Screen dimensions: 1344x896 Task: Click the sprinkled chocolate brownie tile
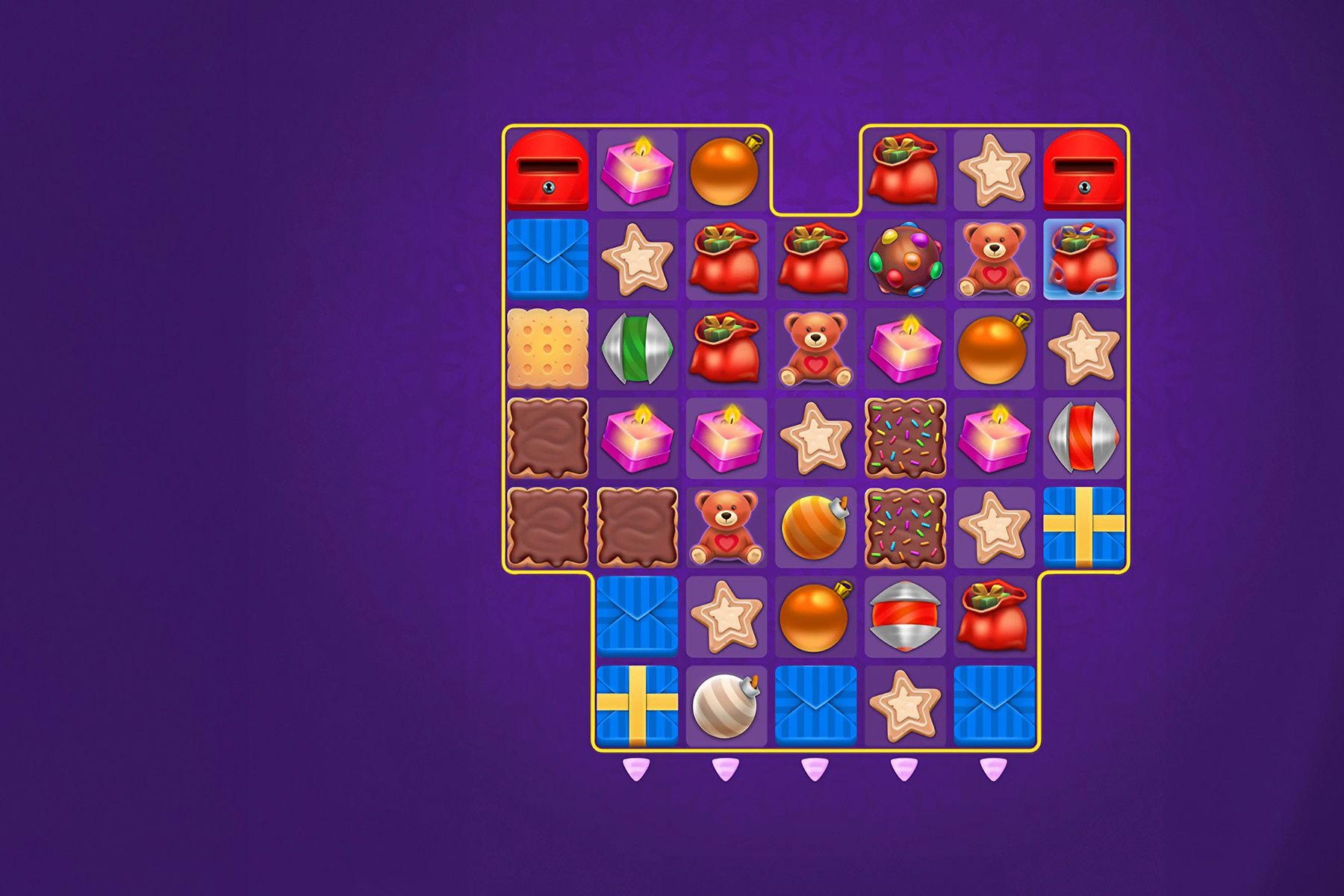click(902, 438)
